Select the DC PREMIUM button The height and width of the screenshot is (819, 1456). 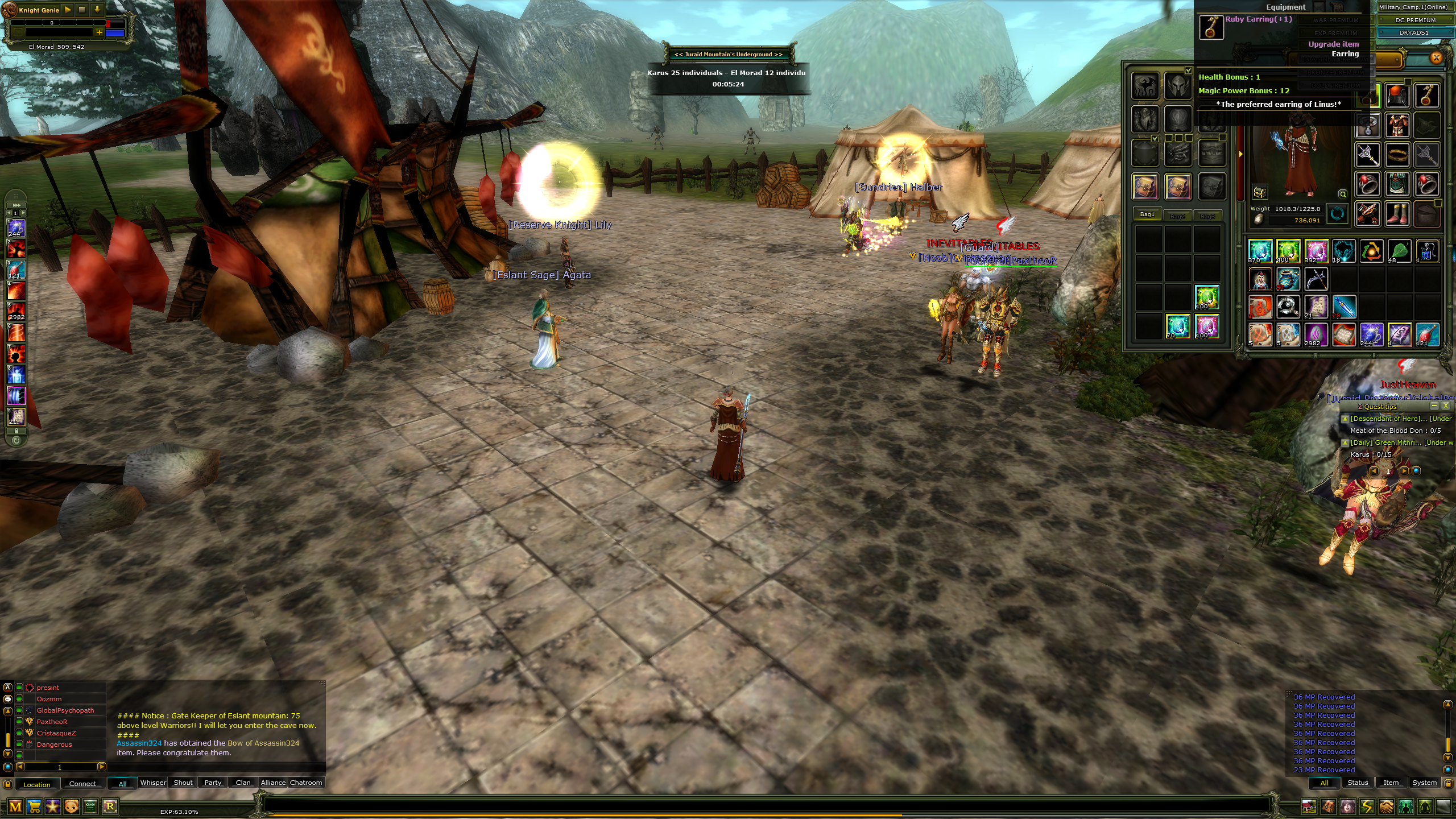(1415, 20)
